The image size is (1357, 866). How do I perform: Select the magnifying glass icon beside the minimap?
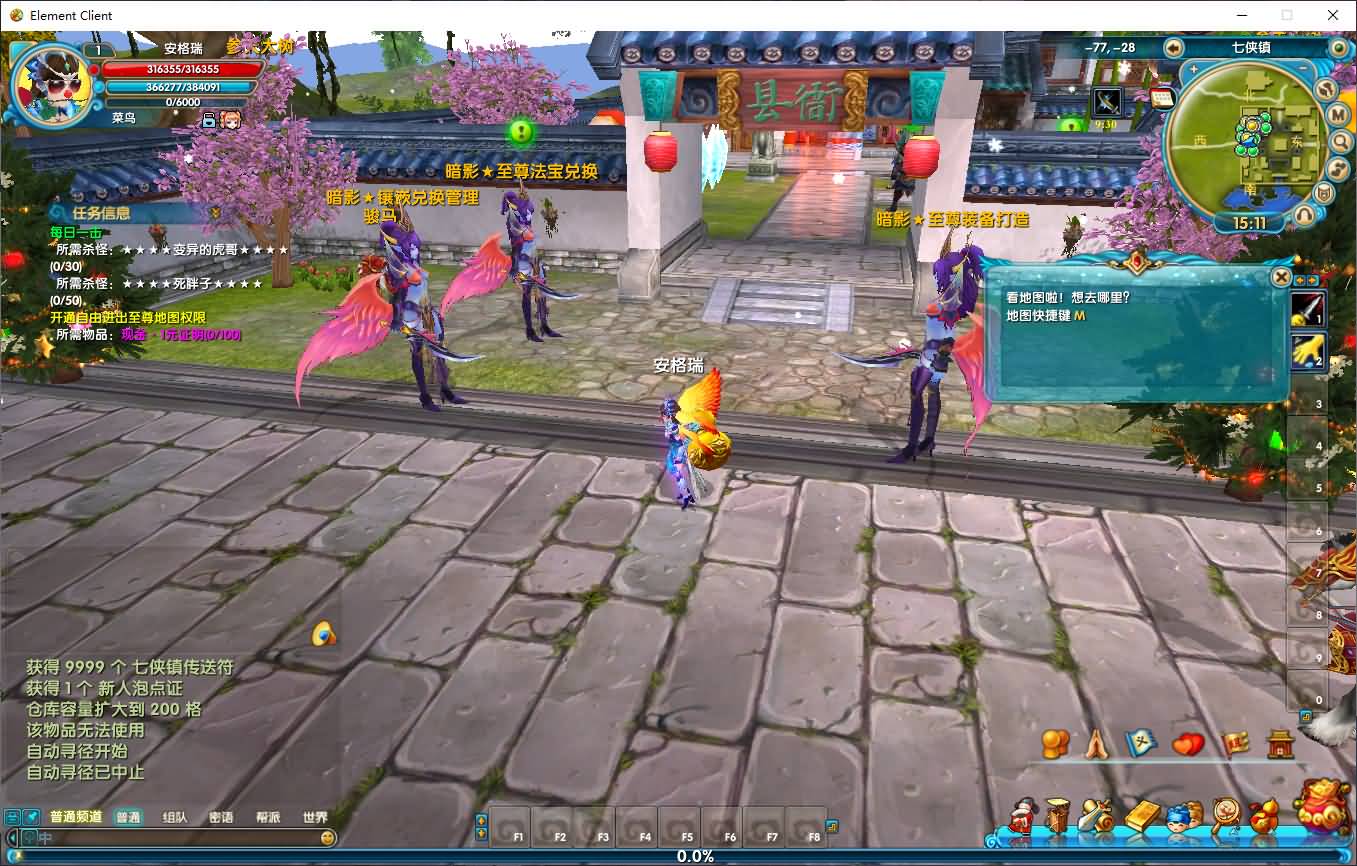click(1341, 142)
